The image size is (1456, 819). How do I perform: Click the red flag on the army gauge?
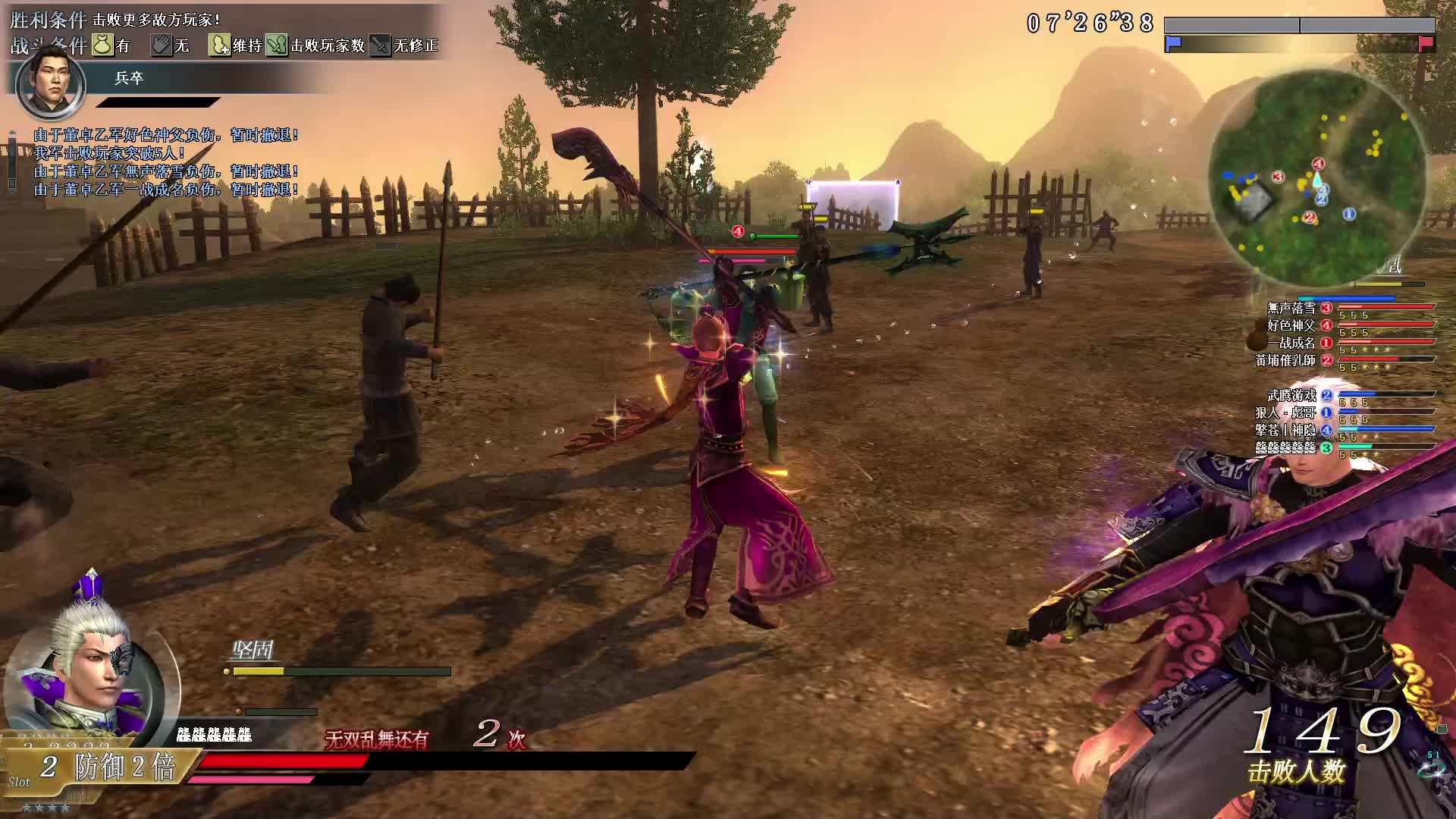(1426, 44)
